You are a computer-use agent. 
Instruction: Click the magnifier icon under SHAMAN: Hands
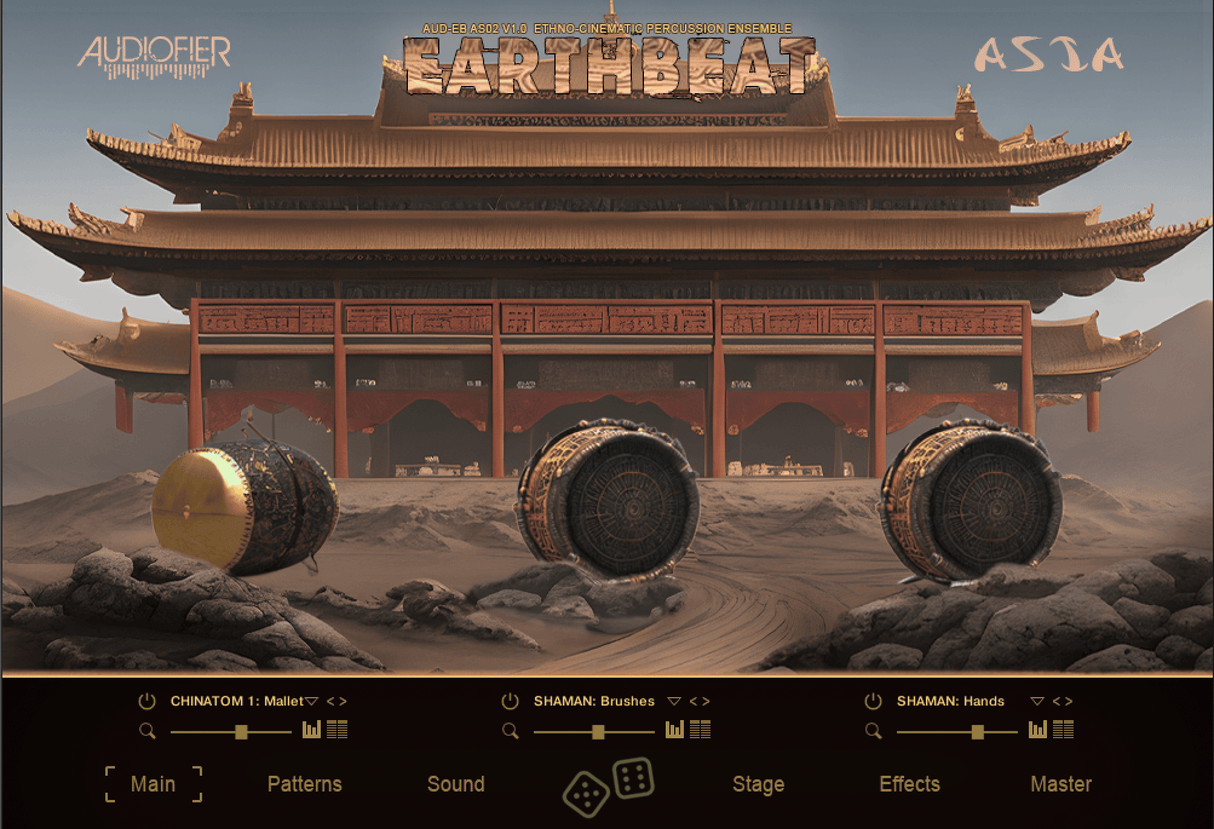pyautogui.click(x=874, y=731)
